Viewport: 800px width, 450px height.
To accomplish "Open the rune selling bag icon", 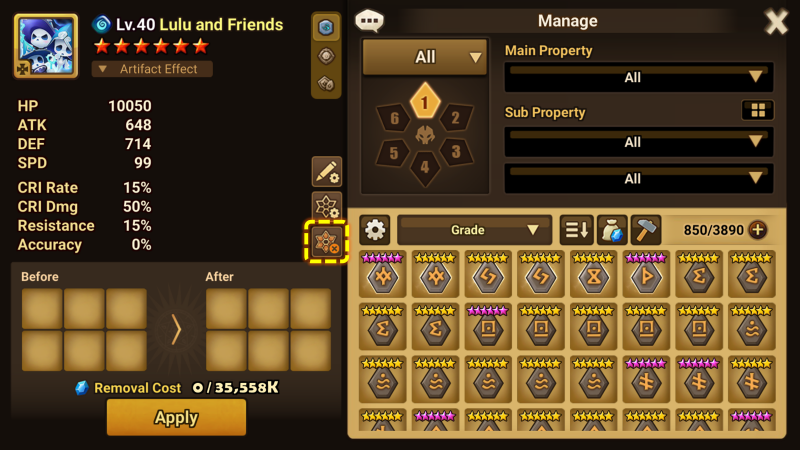I will pos(611,230).
